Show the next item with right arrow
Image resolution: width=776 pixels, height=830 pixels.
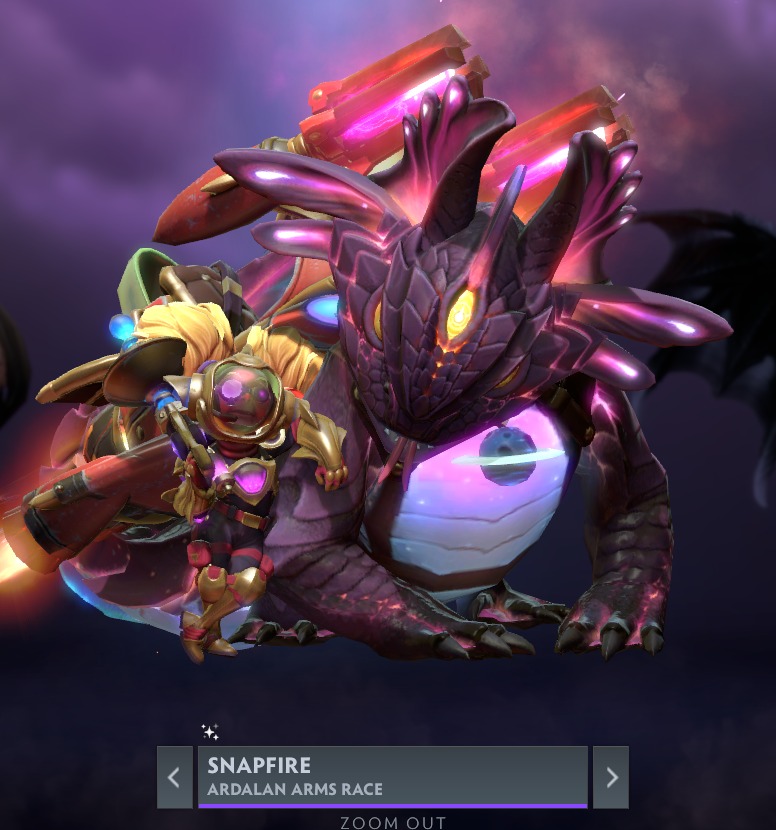(611, 777)
